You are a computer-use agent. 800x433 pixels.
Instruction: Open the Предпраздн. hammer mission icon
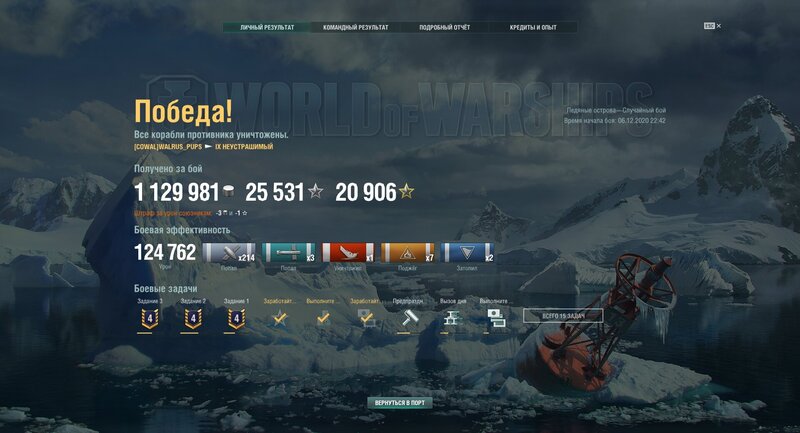(x=408, y=317)
